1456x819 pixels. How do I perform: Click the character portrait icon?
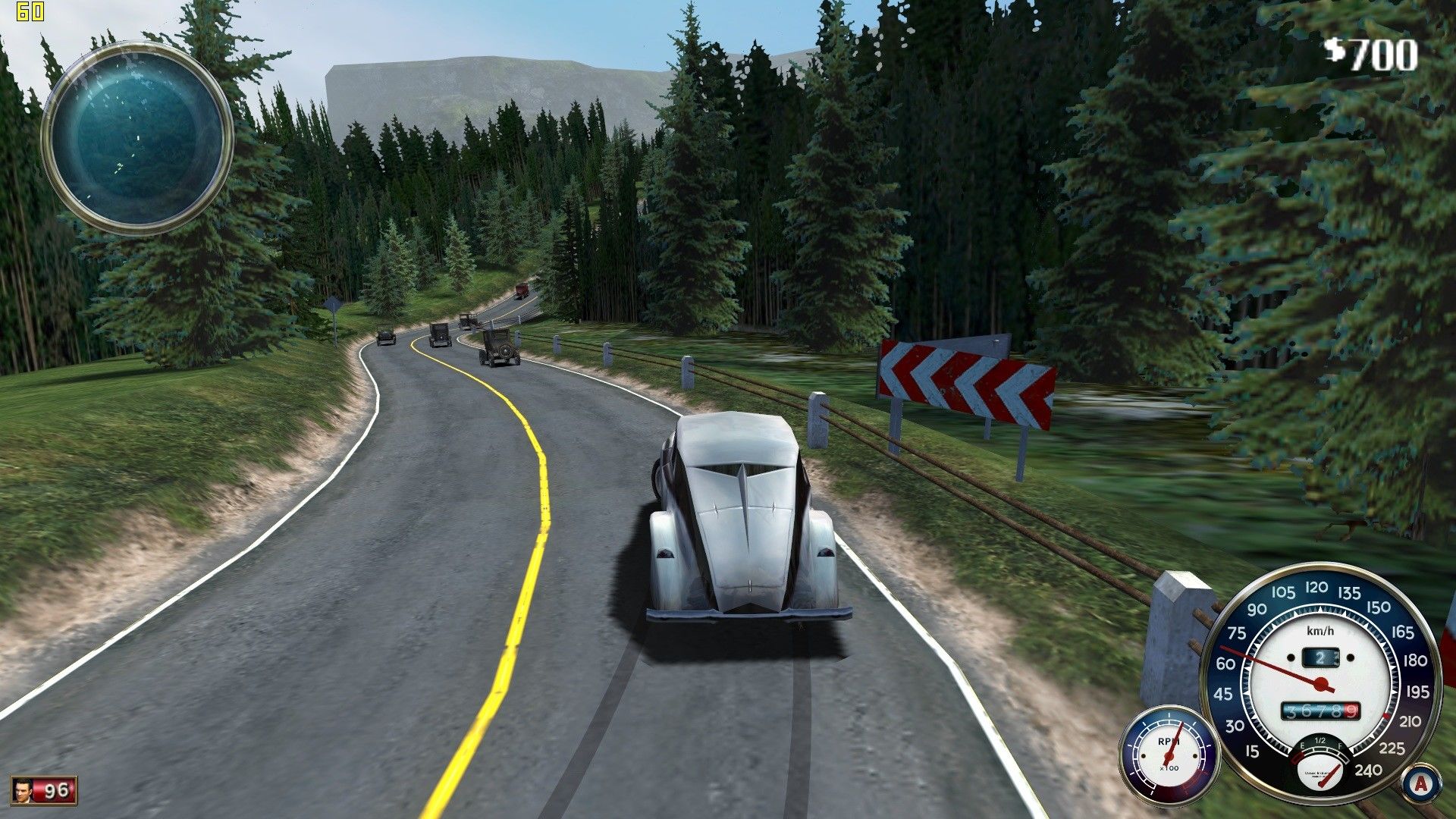pos(23,791)
